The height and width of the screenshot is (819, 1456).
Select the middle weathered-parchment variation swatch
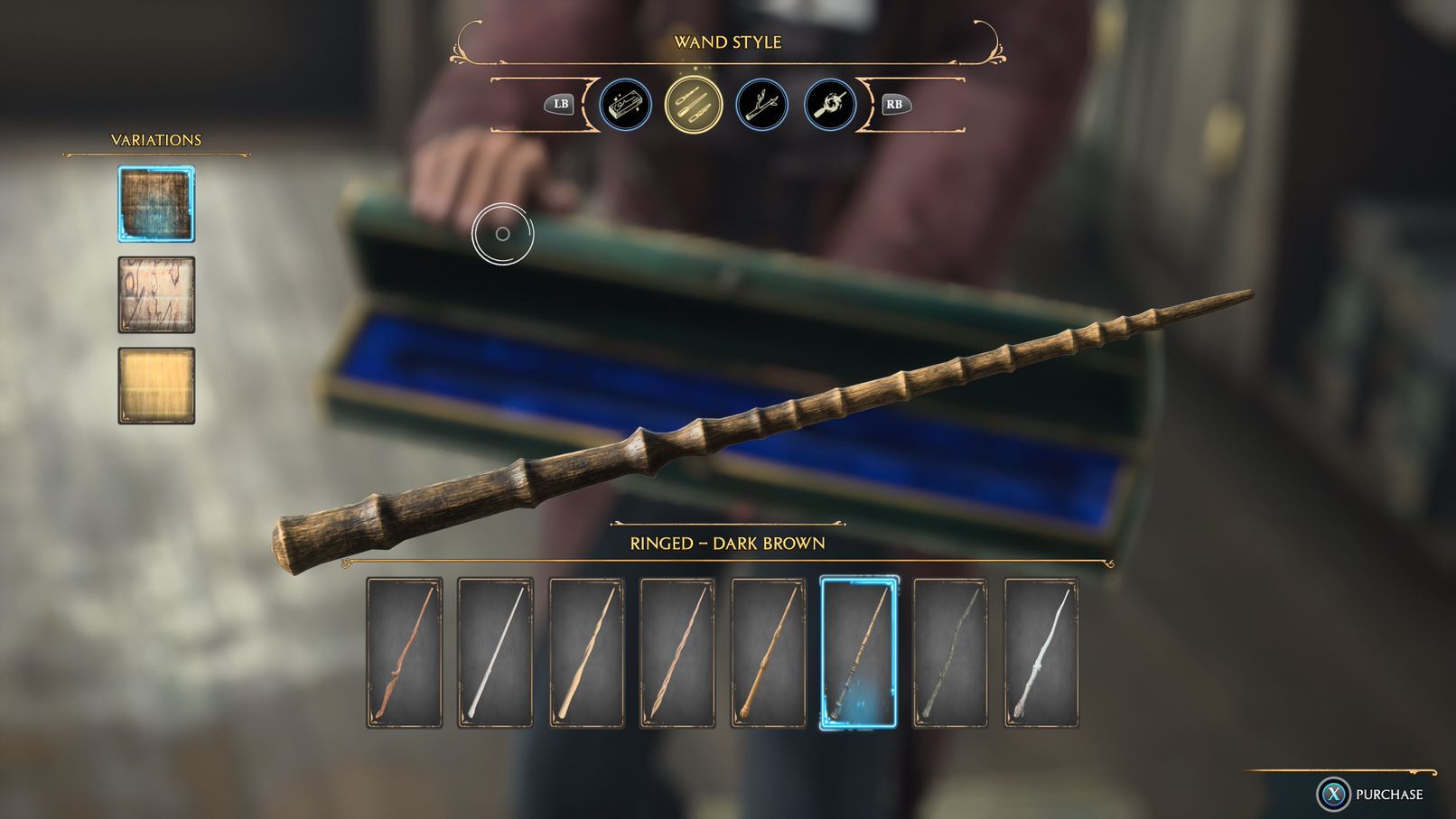pos(155,294)
